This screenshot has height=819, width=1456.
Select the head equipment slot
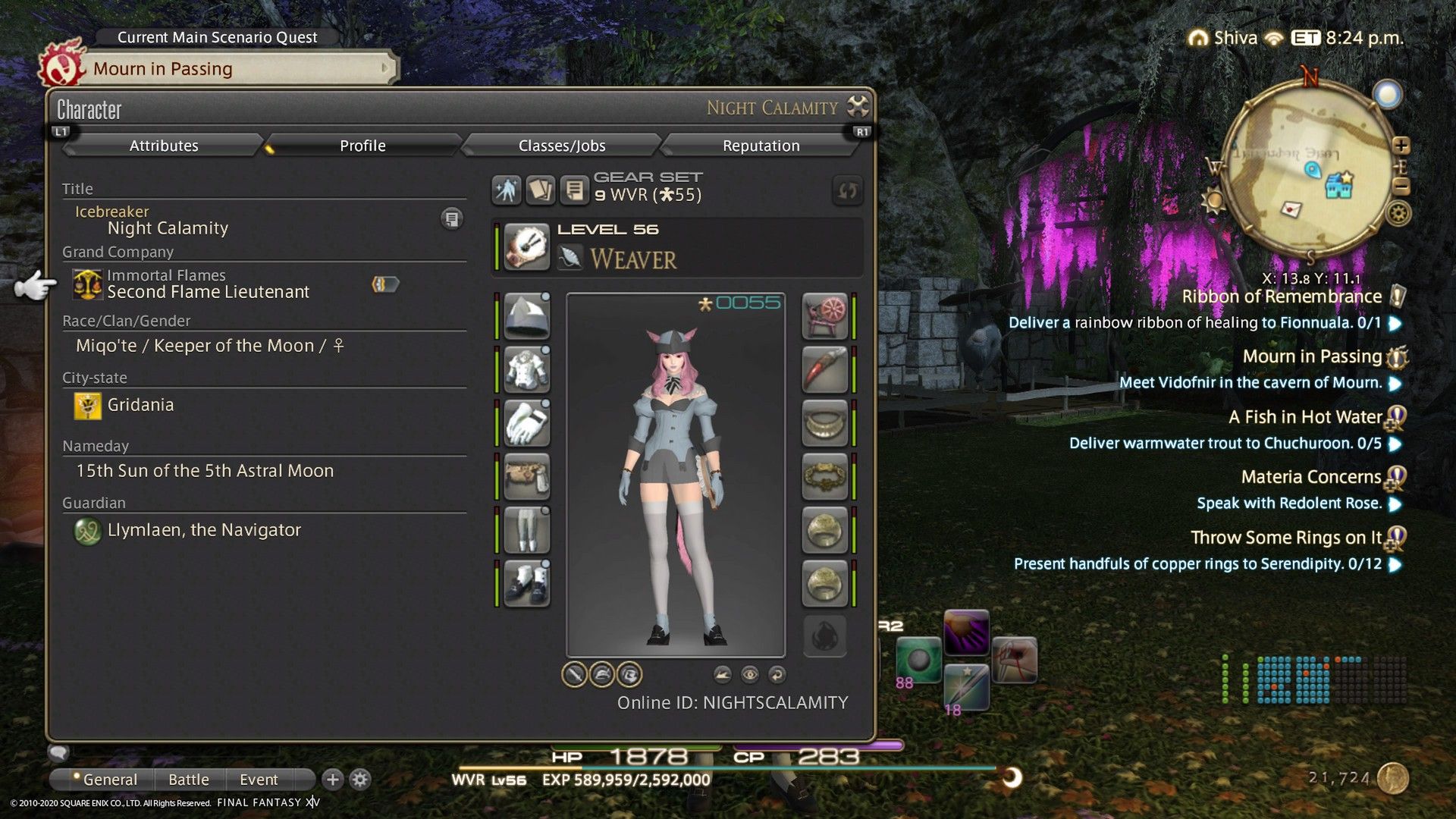point(526,316)
